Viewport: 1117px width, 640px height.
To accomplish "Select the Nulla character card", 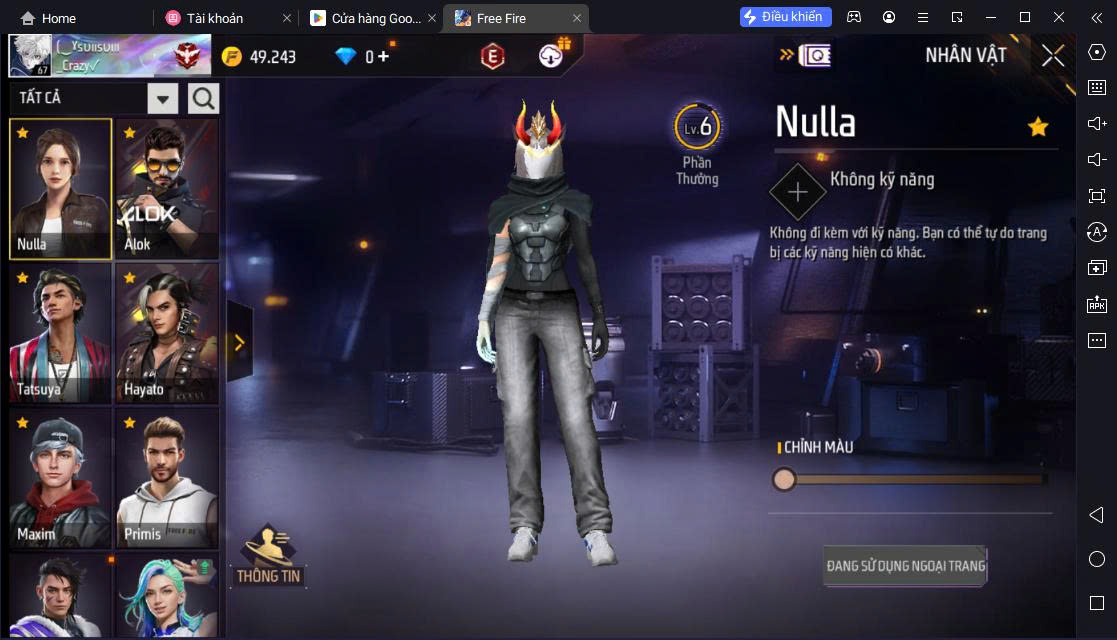I will point(61,189).
